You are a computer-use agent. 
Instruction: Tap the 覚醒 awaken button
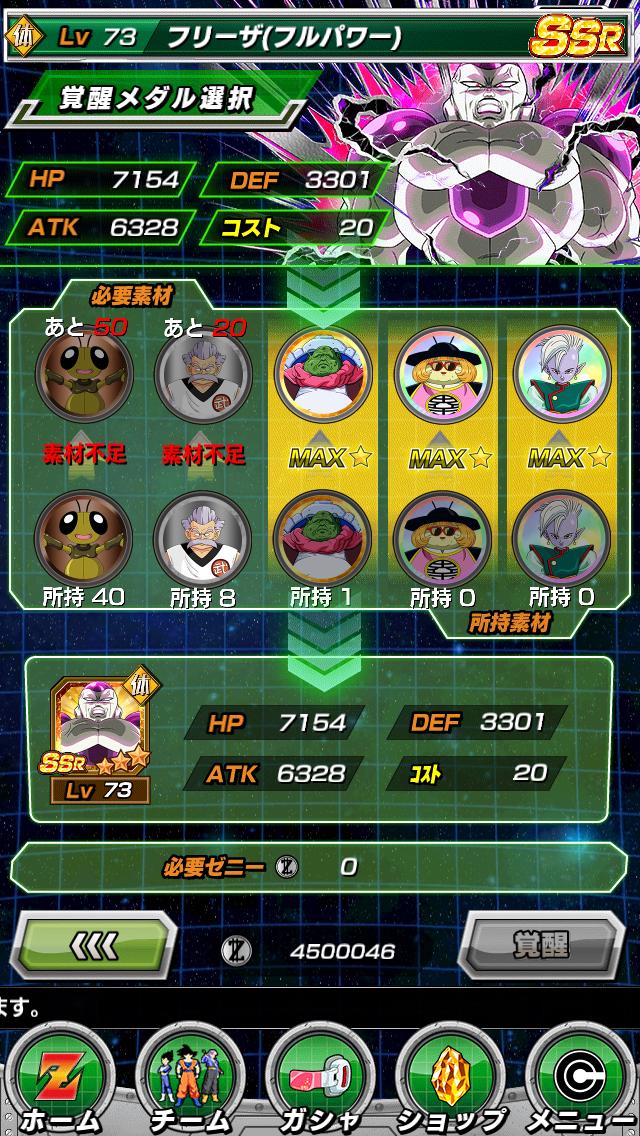541,943
